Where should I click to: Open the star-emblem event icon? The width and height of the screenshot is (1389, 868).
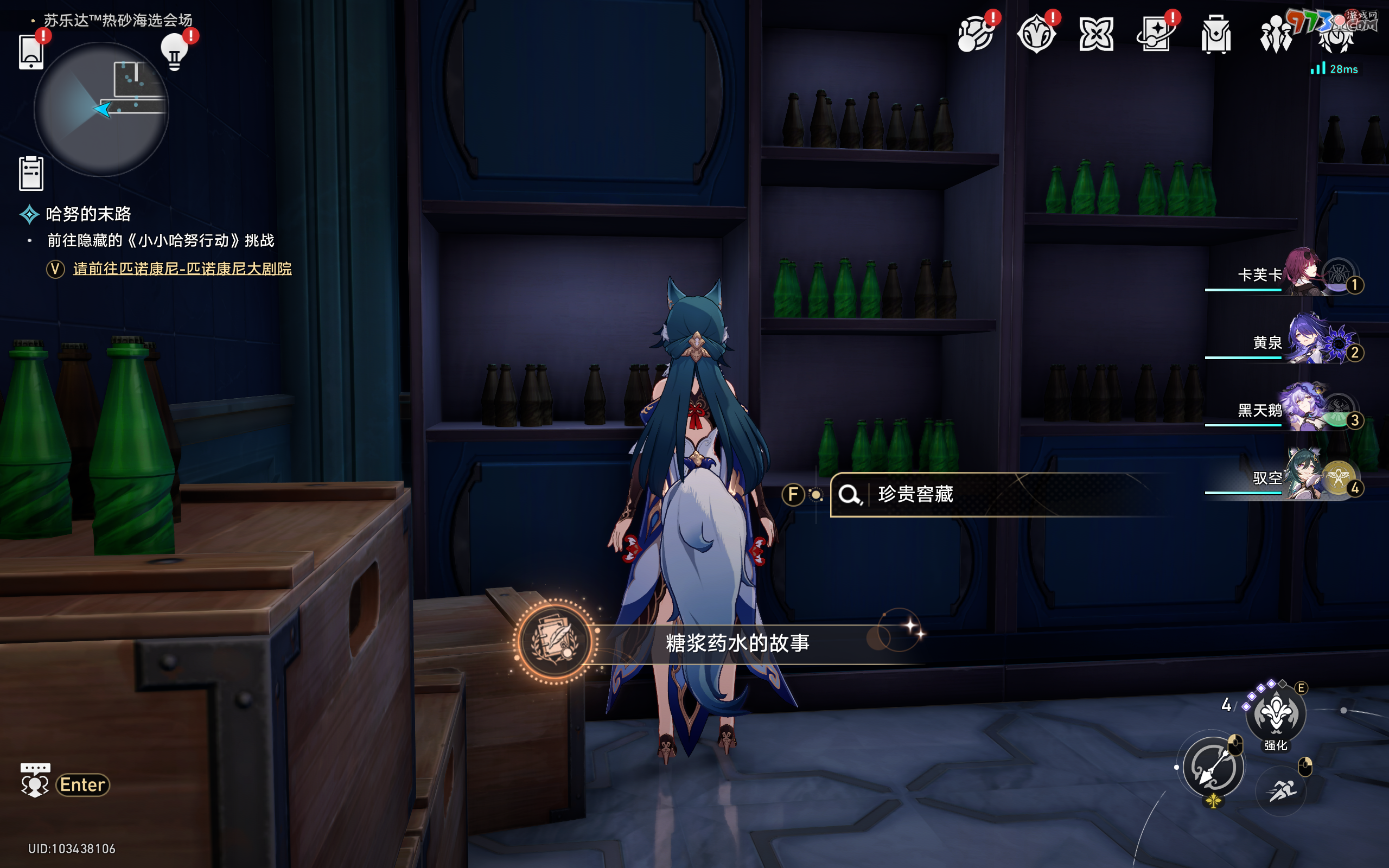click(1036, 34)
